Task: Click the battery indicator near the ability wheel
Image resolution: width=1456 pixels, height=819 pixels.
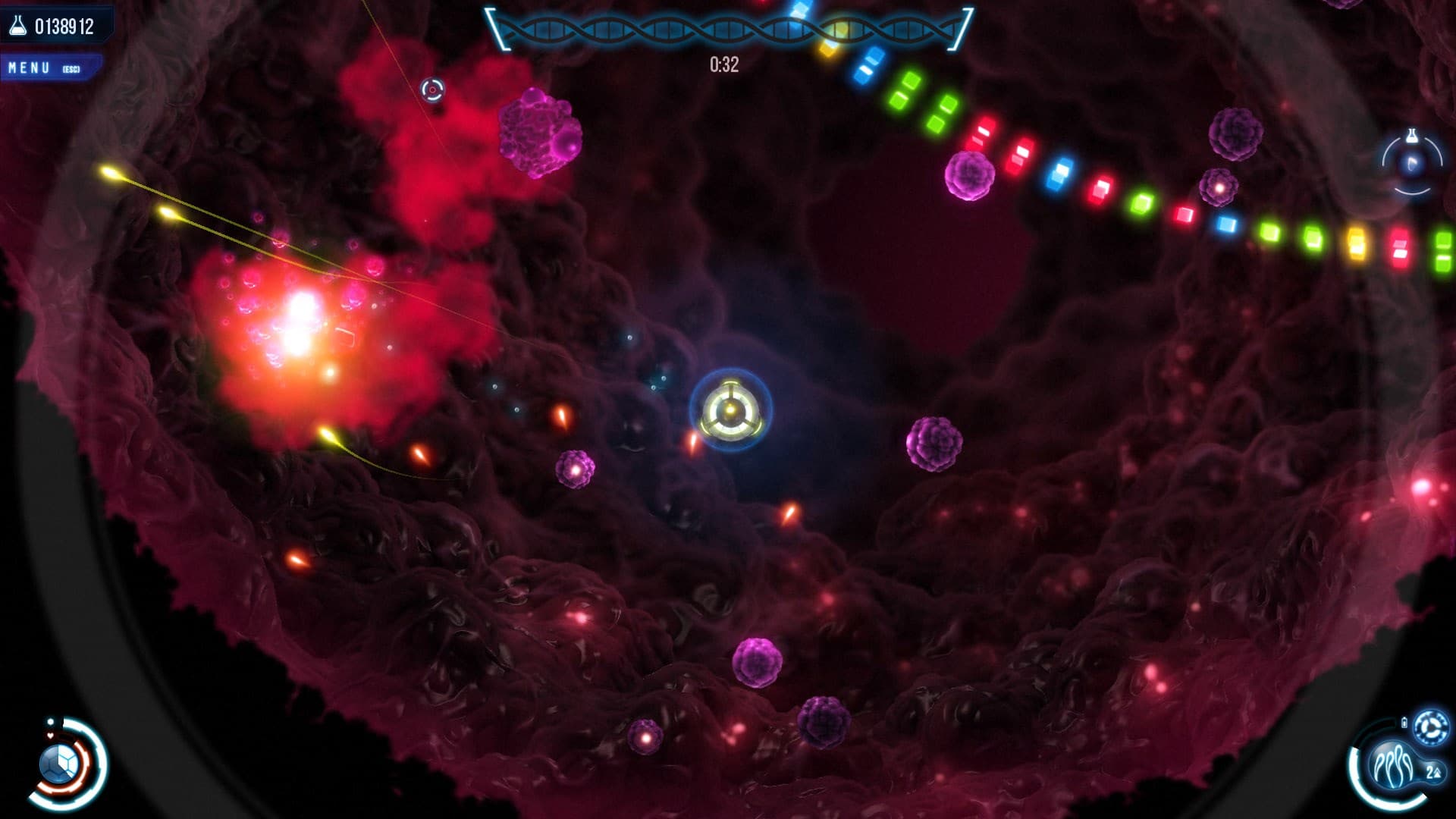Action: point(1404,722)
